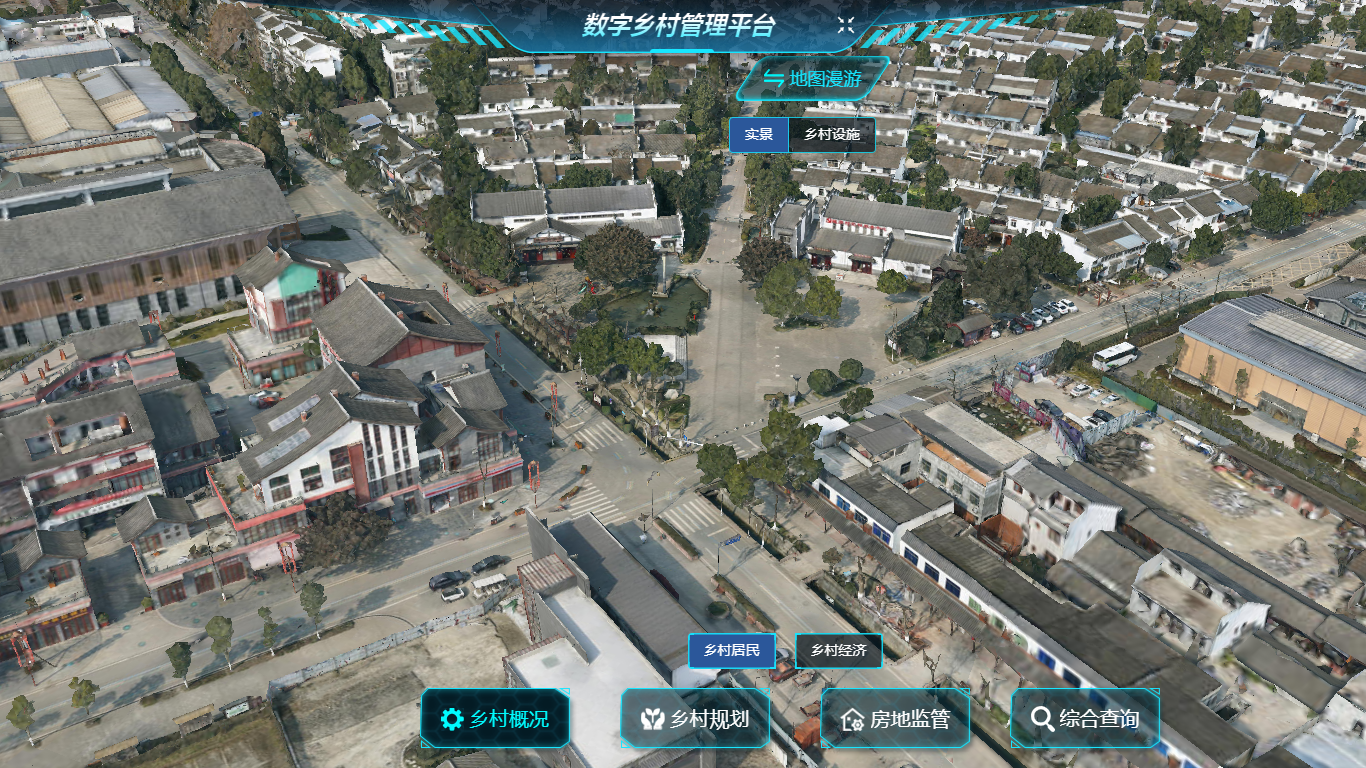Choose the 综合查询 search button
This screenshot has width=1366, height=768.
click(x=1085, y=718)
